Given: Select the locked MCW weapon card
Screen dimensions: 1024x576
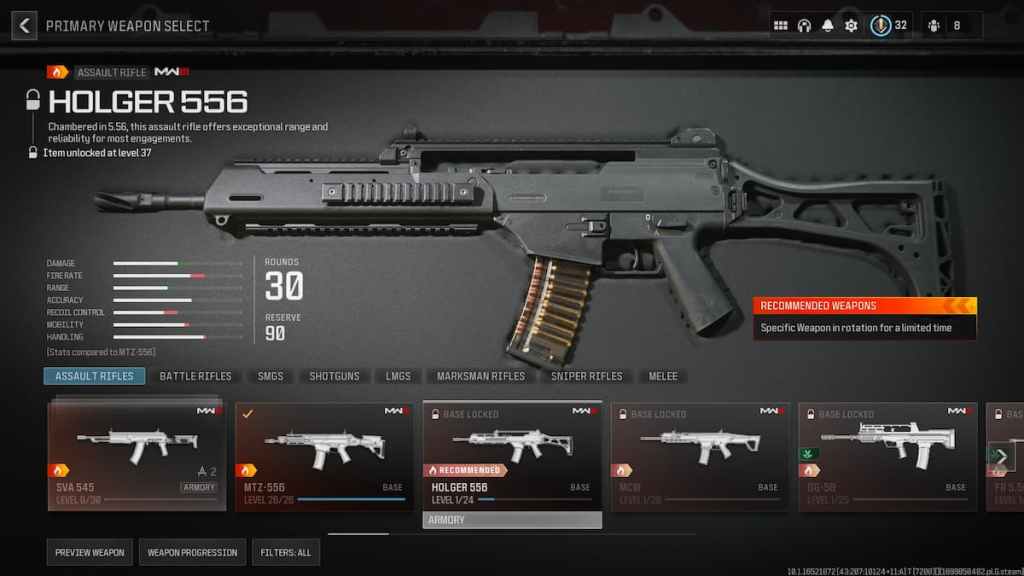Looking at the screenshot, I should pyautogui.click(x=700, y=455).
